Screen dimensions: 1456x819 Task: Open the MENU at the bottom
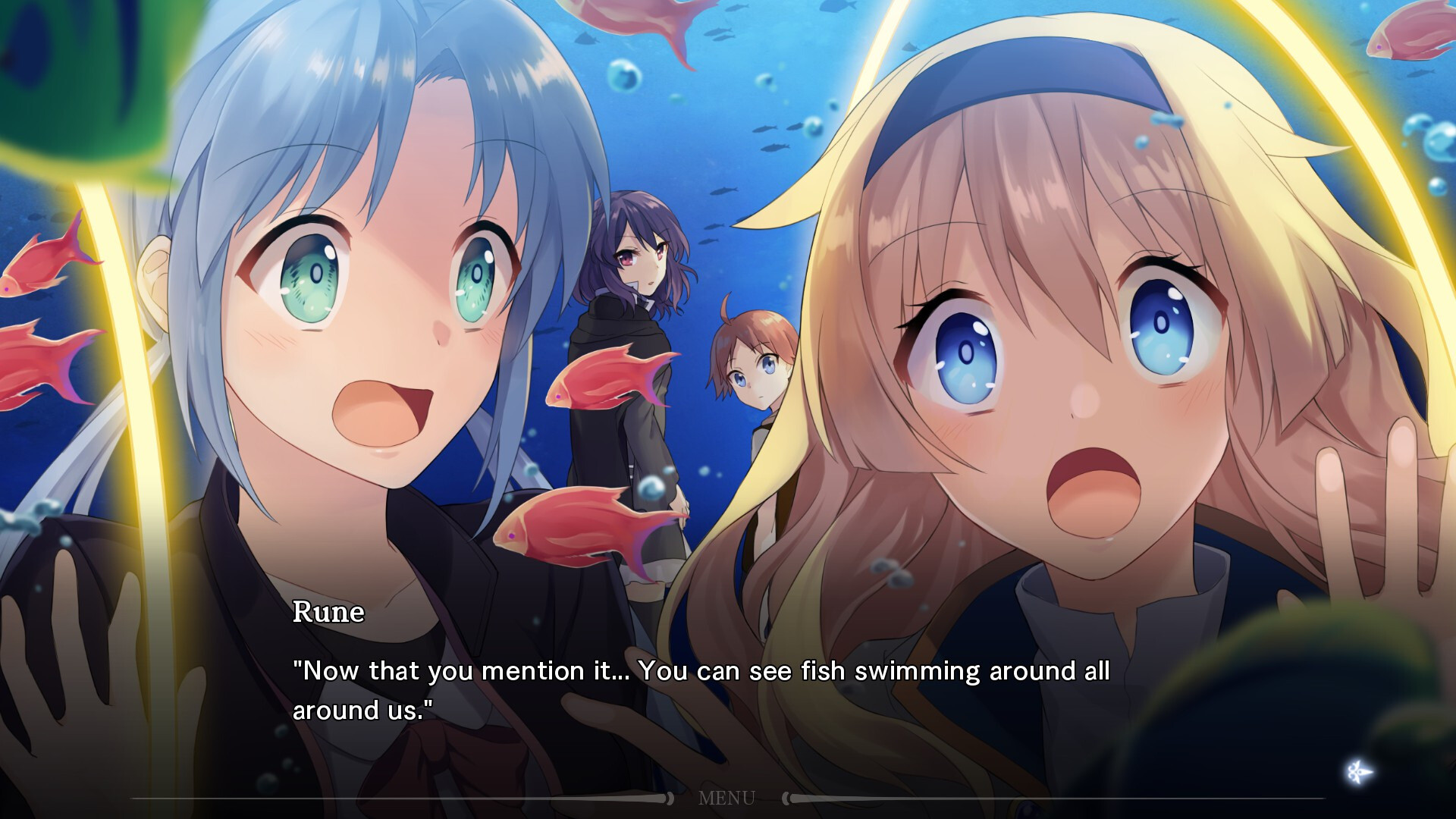[x=726, y=798]
